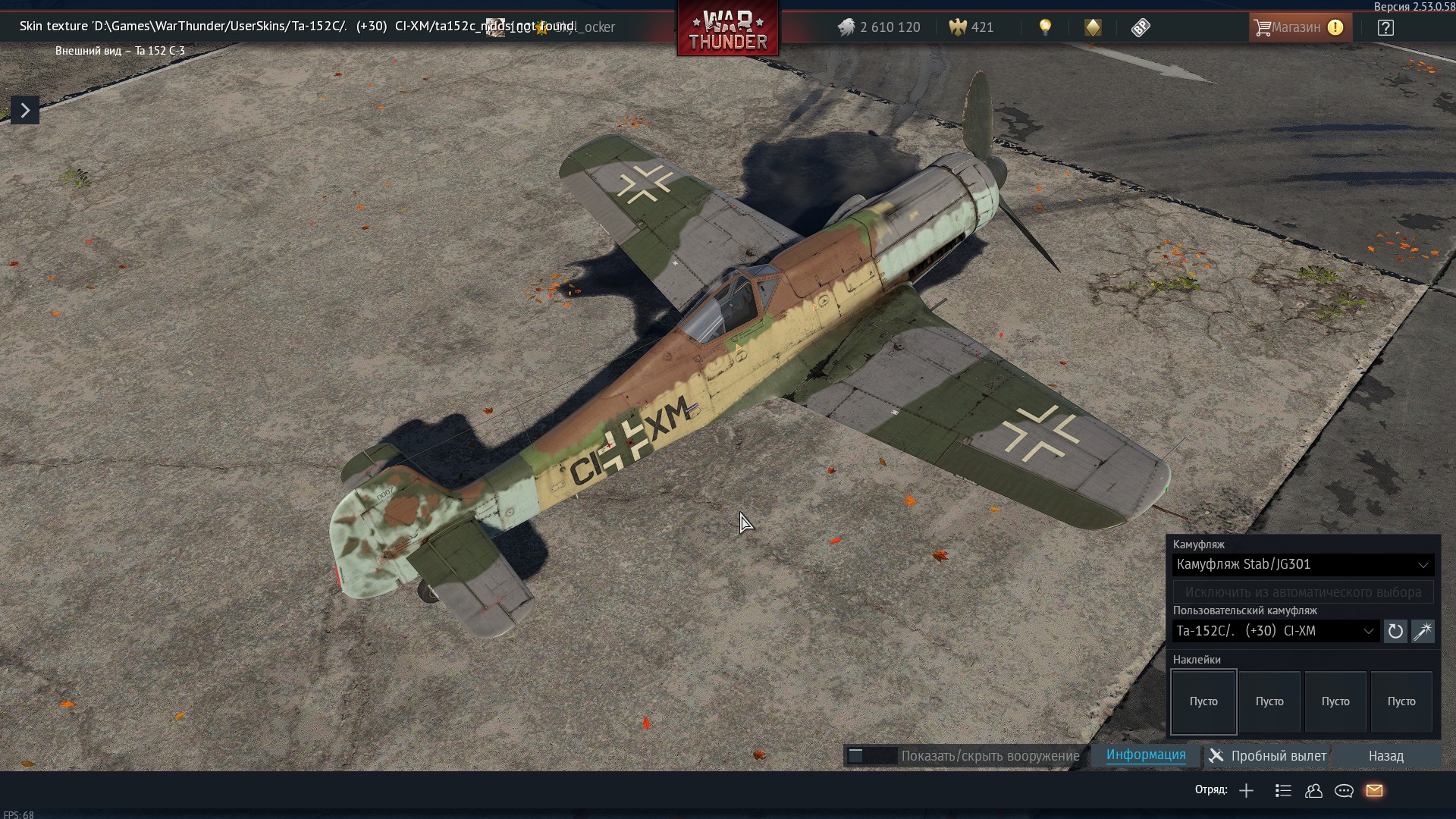
Task: Open the Магазин shop
Action: (x=1299, y=27)
